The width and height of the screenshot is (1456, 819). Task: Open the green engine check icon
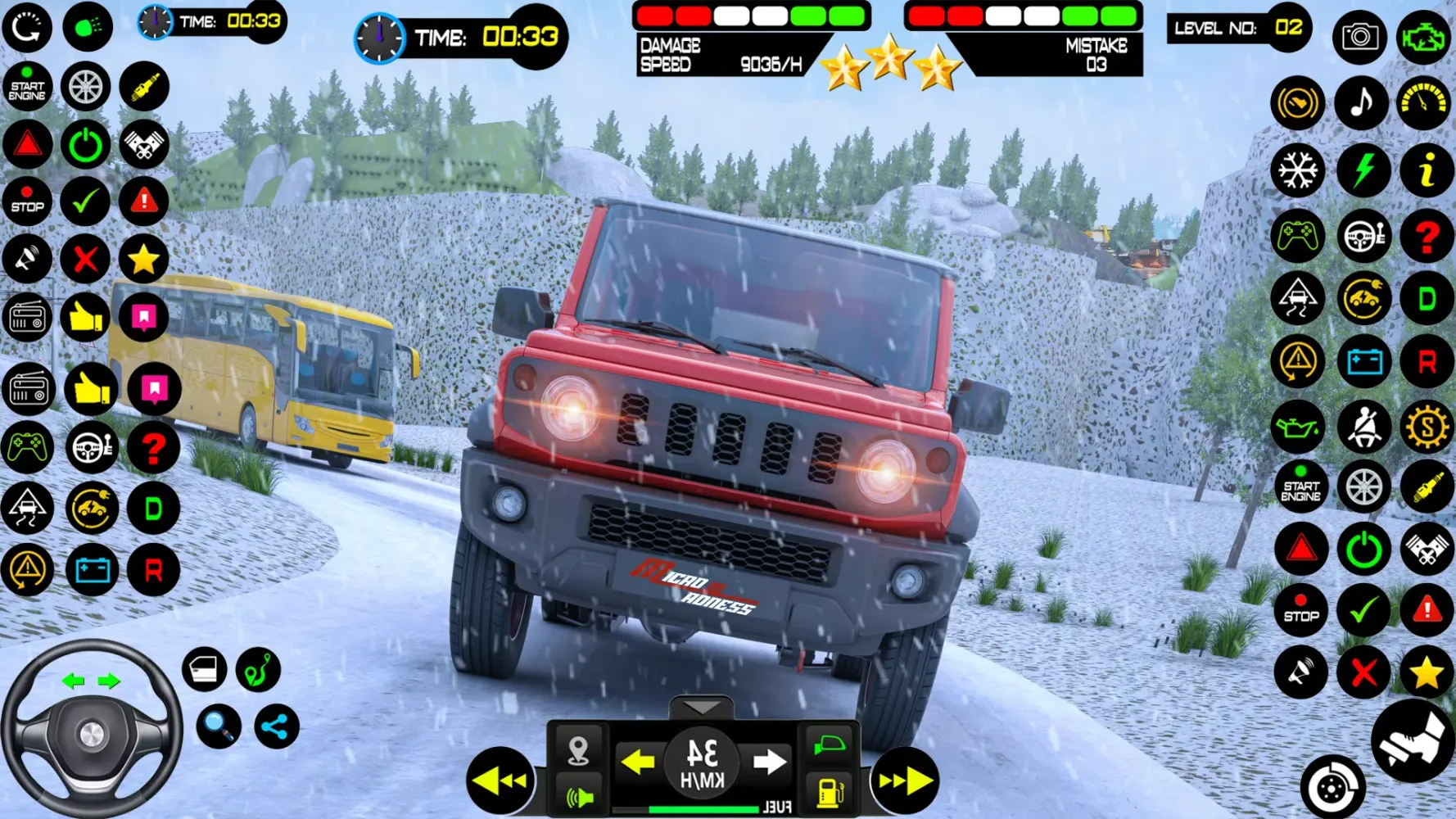point(1424,37)
